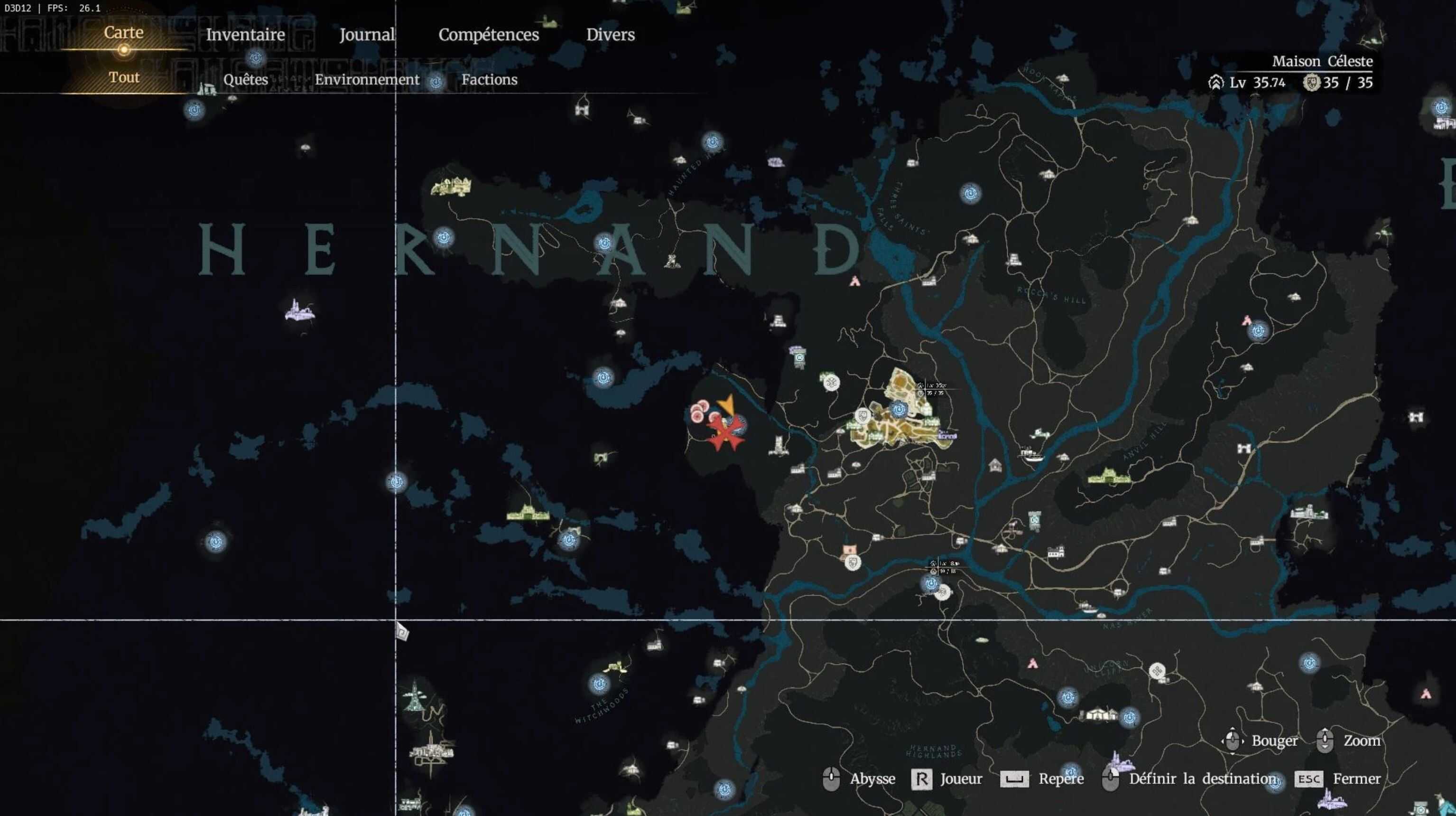Select the purple castle map icon
1456x816 pixels.
[299, 311]
